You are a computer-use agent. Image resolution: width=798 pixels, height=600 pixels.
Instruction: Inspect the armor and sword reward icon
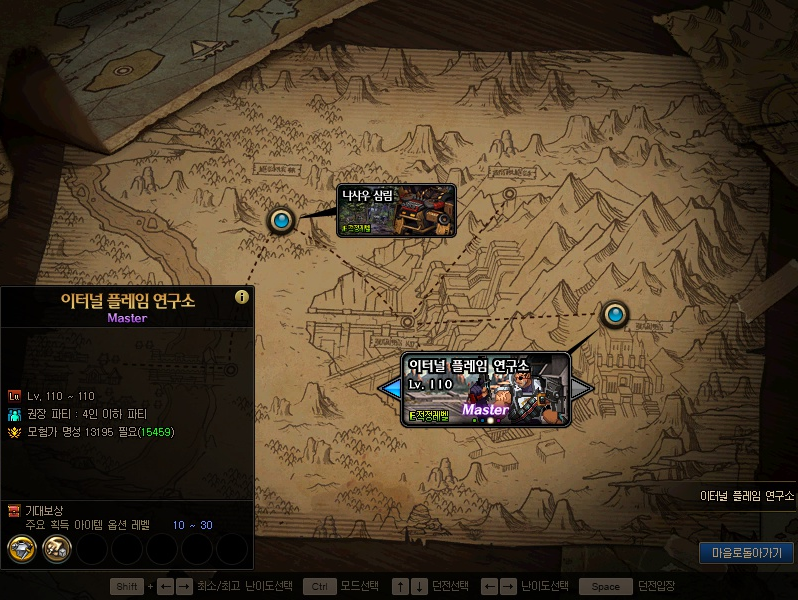point(23,548)
